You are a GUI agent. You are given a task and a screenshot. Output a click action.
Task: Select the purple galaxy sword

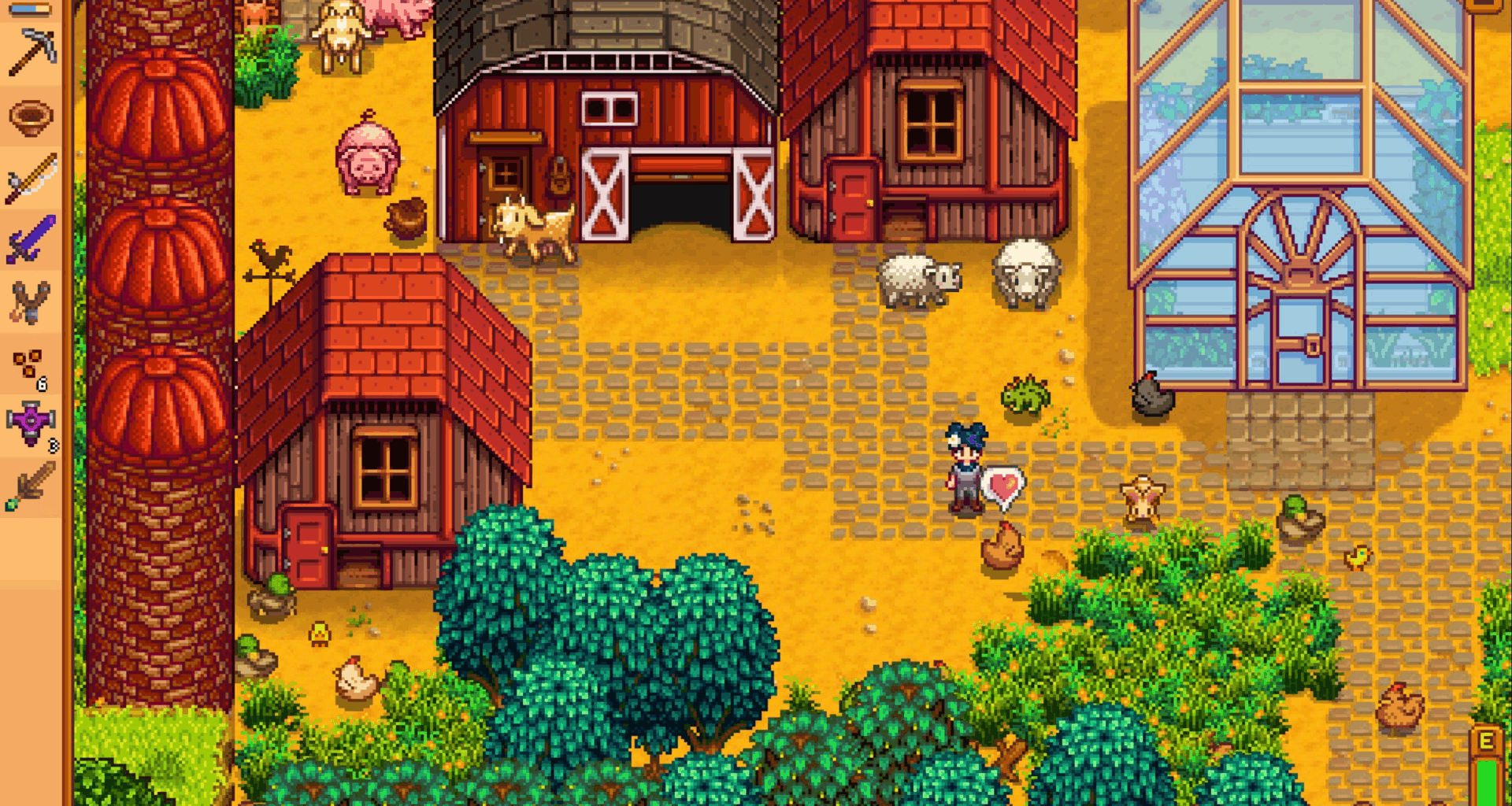coord(31,239)
